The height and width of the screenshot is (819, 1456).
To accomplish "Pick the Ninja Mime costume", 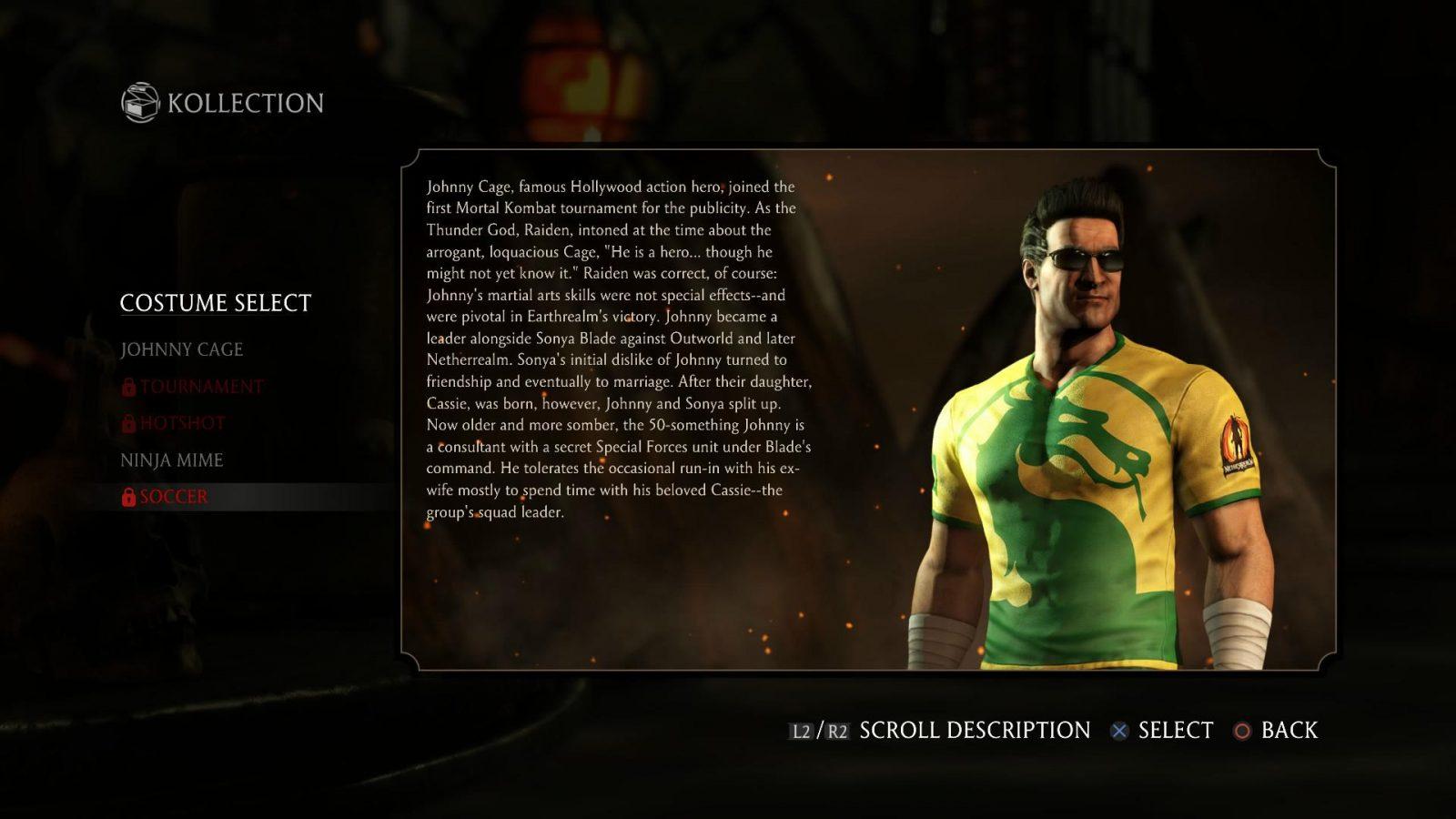I will pyautogui.click(x=171, y=460).
